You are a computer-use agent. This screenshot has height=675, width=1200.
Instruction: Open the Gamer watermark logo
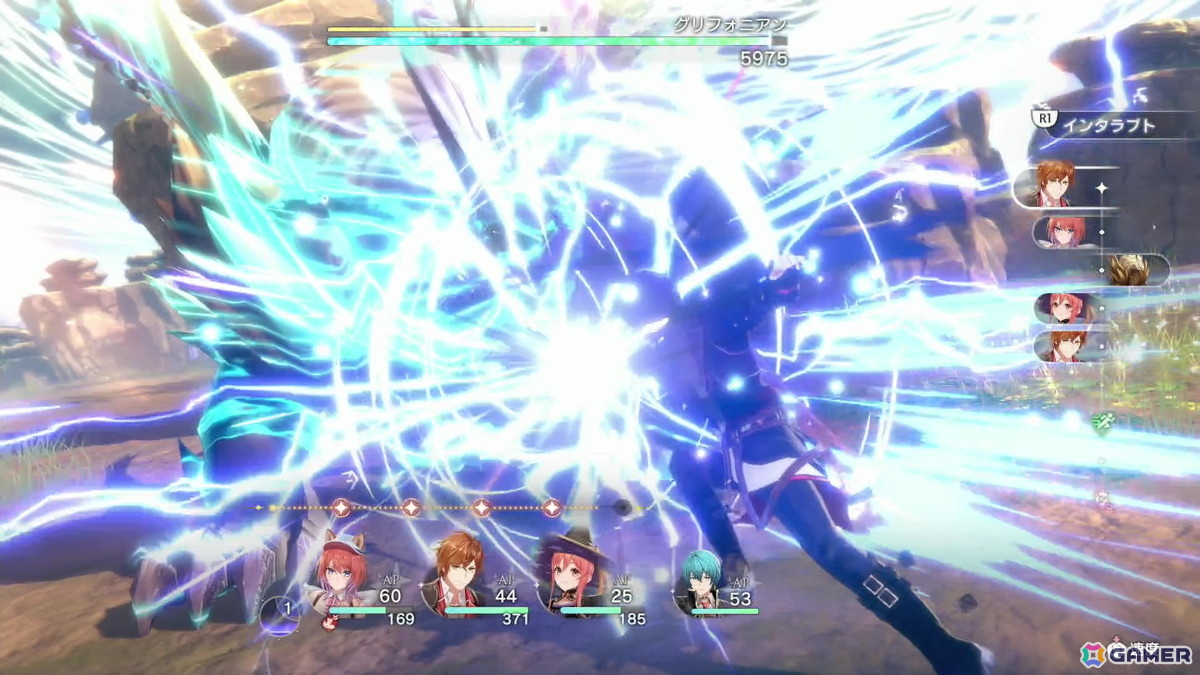pos(1136,654)
